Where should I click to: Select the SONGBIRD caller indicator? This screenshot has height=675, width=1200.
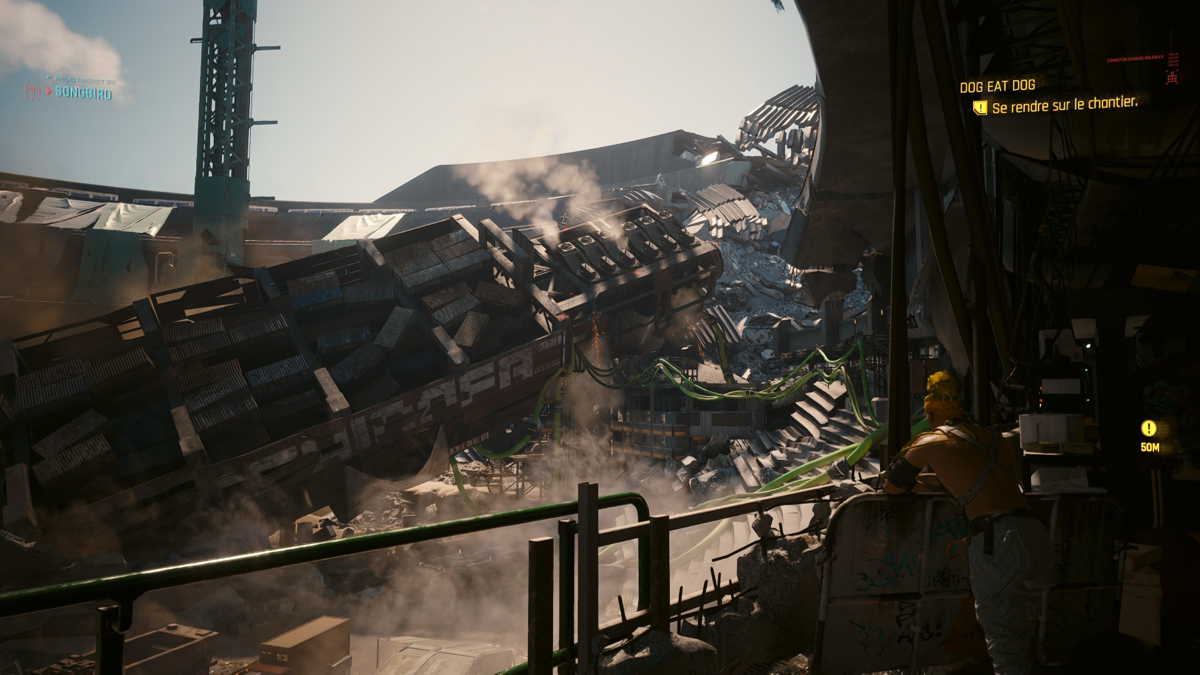pos(83,92)
